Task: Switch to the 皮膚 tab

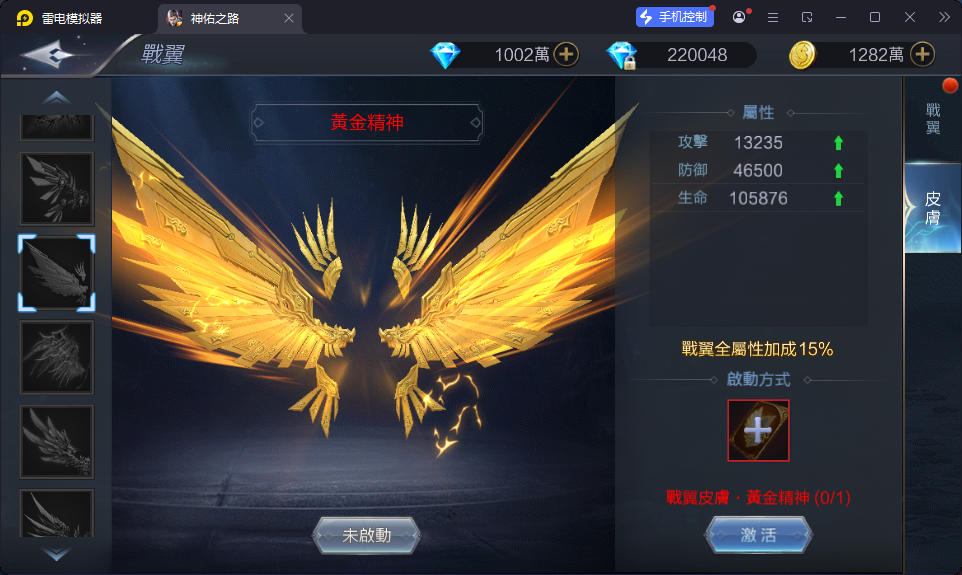Action: pos(933,208)
